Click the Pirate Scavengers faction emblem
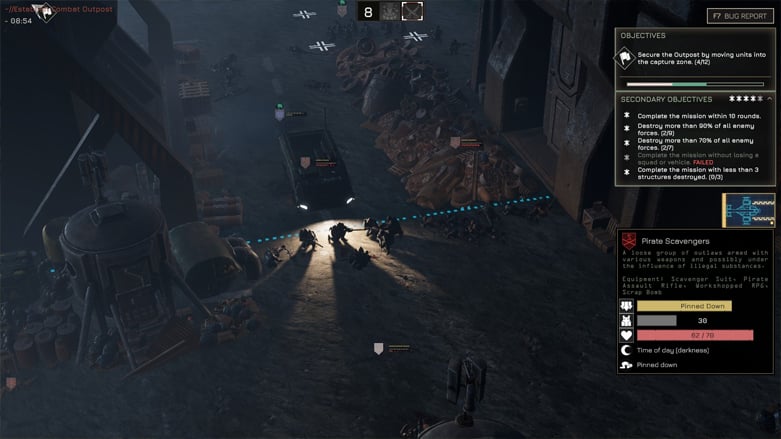This screenshot has height=439, width=781. point(628,241)
